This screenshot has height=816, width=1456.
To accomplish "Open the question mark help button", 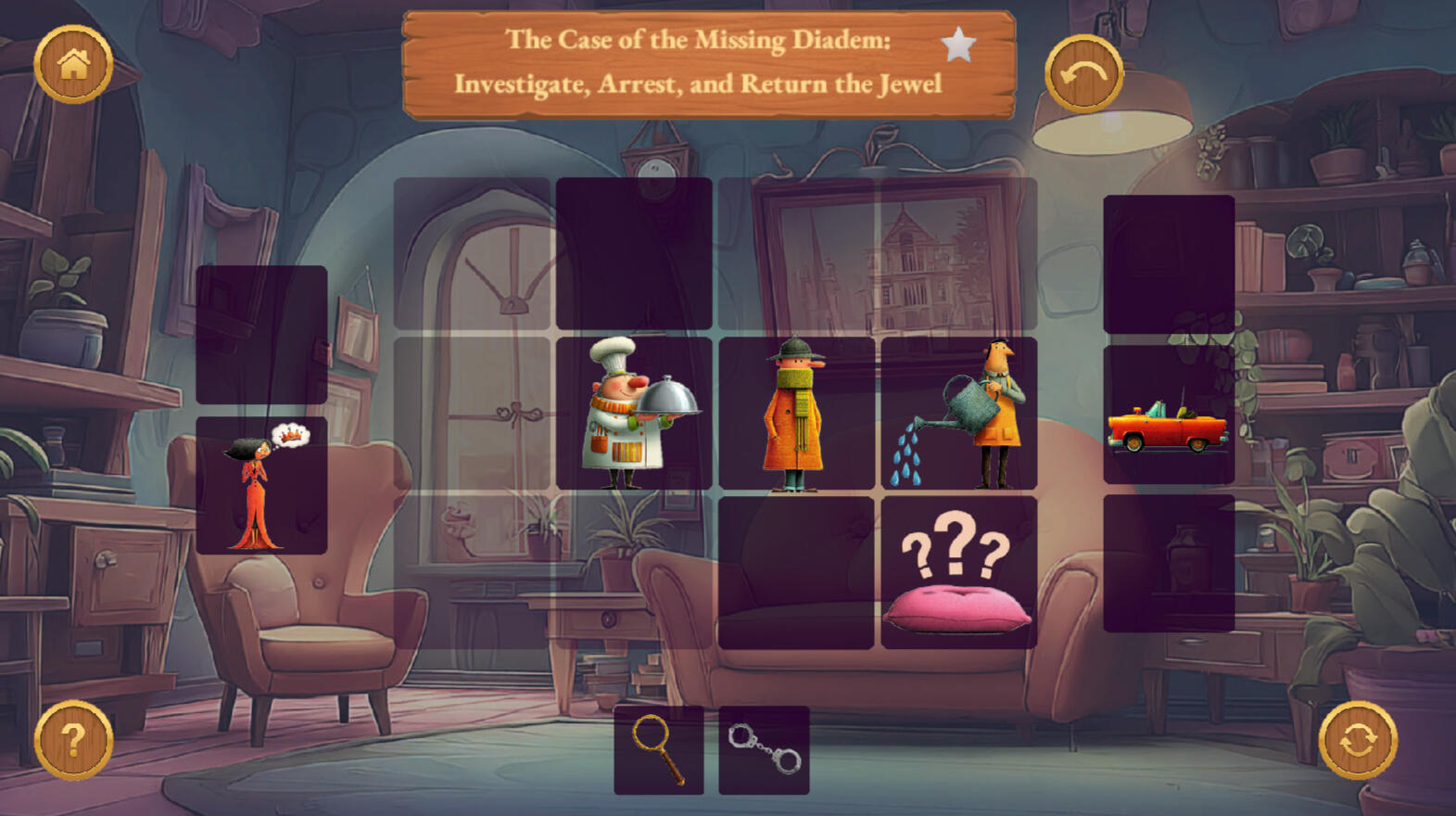I will [73, 739].
